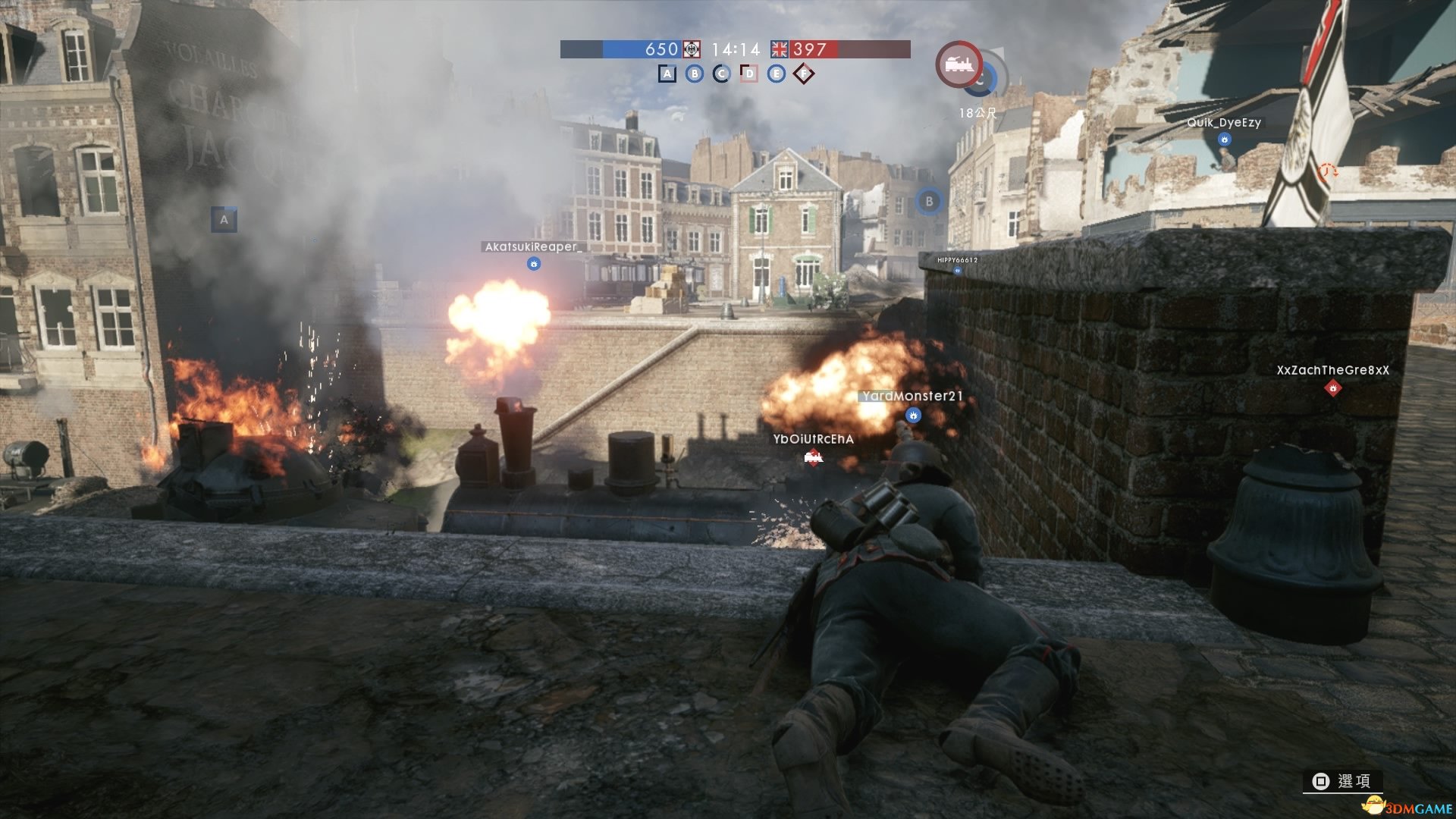
Task: Click the armored train behemoth marker
Action: click(x=959, y=65)
